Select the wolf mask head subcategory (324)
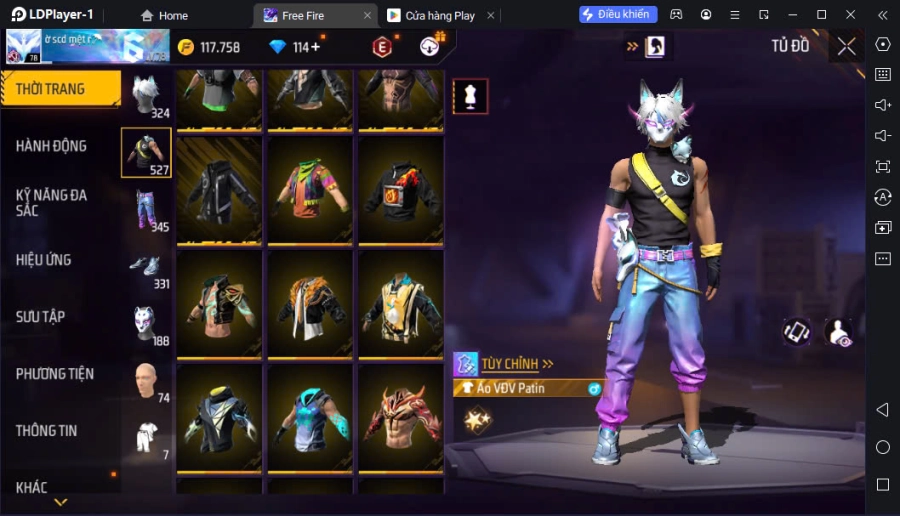The width and height of the screenshot is (900, 516). coord(147,96)
